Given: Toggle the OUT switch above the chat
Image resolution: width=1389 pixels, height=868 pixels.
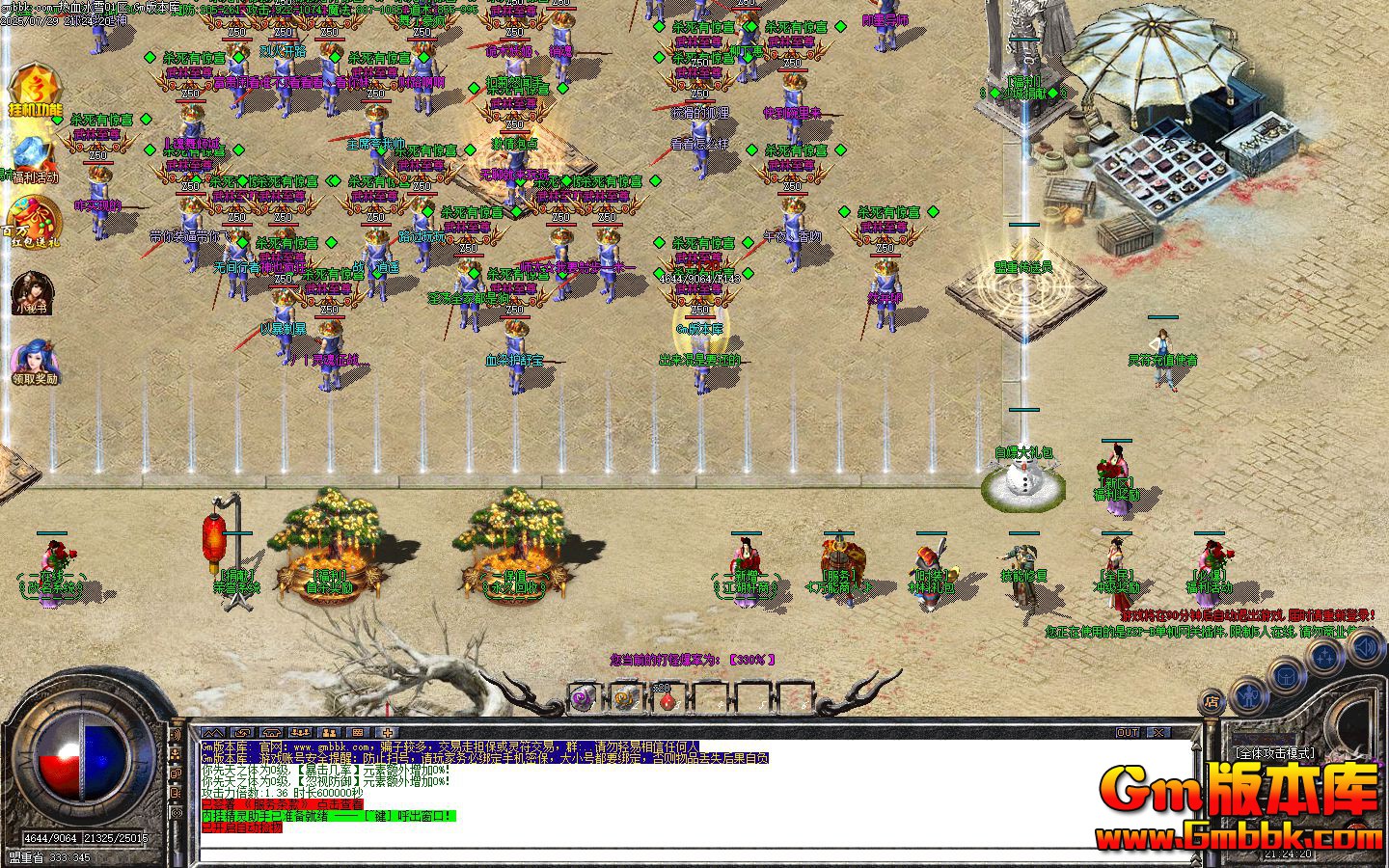Looking at the screenshot, I should (1127, 731).
